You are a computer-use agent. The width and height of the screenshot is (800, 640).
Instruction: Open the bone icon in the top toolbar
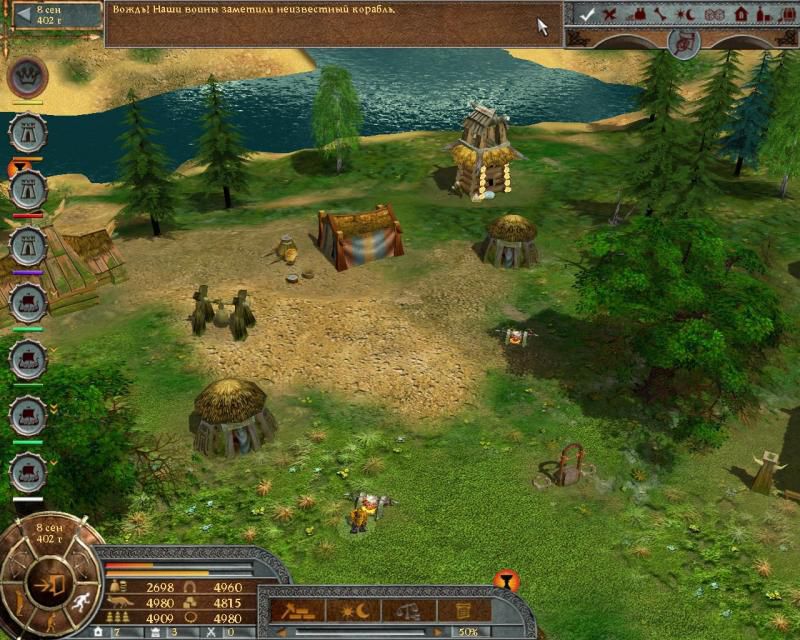(x=660, y=14)
